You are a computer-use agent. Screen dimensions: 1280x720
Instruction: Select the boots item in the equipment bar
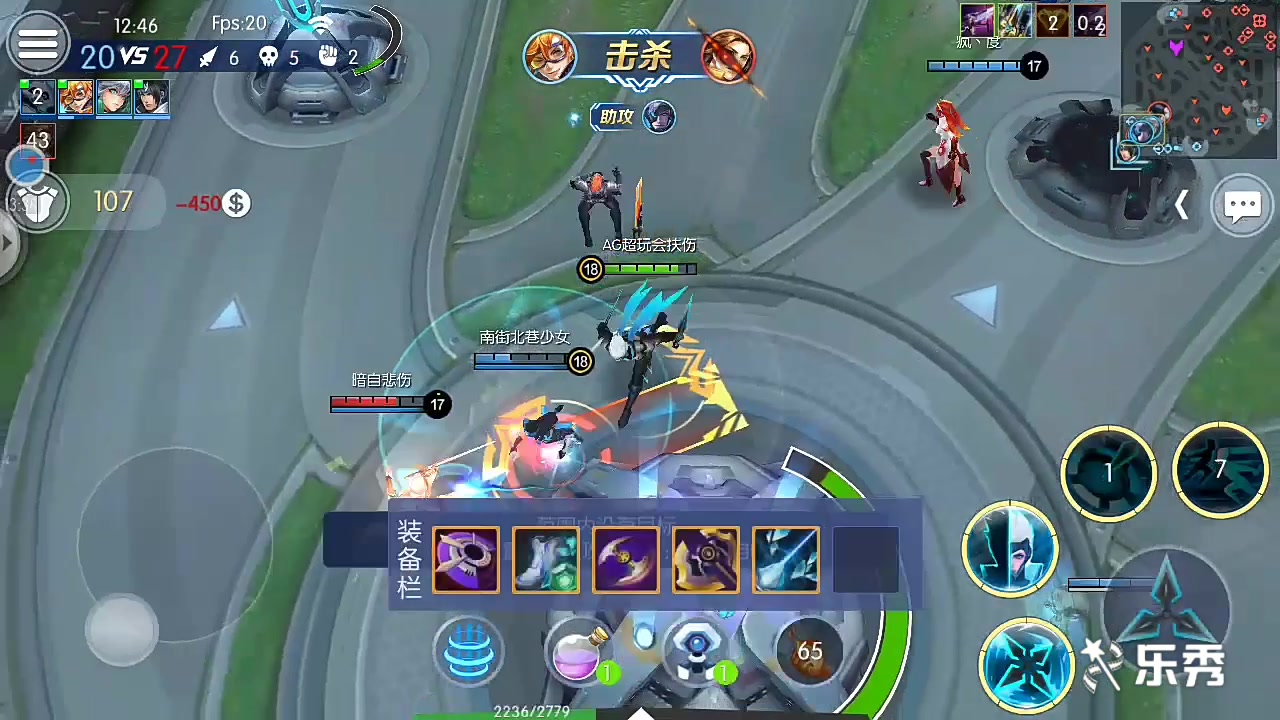click(x=546, y=559)
